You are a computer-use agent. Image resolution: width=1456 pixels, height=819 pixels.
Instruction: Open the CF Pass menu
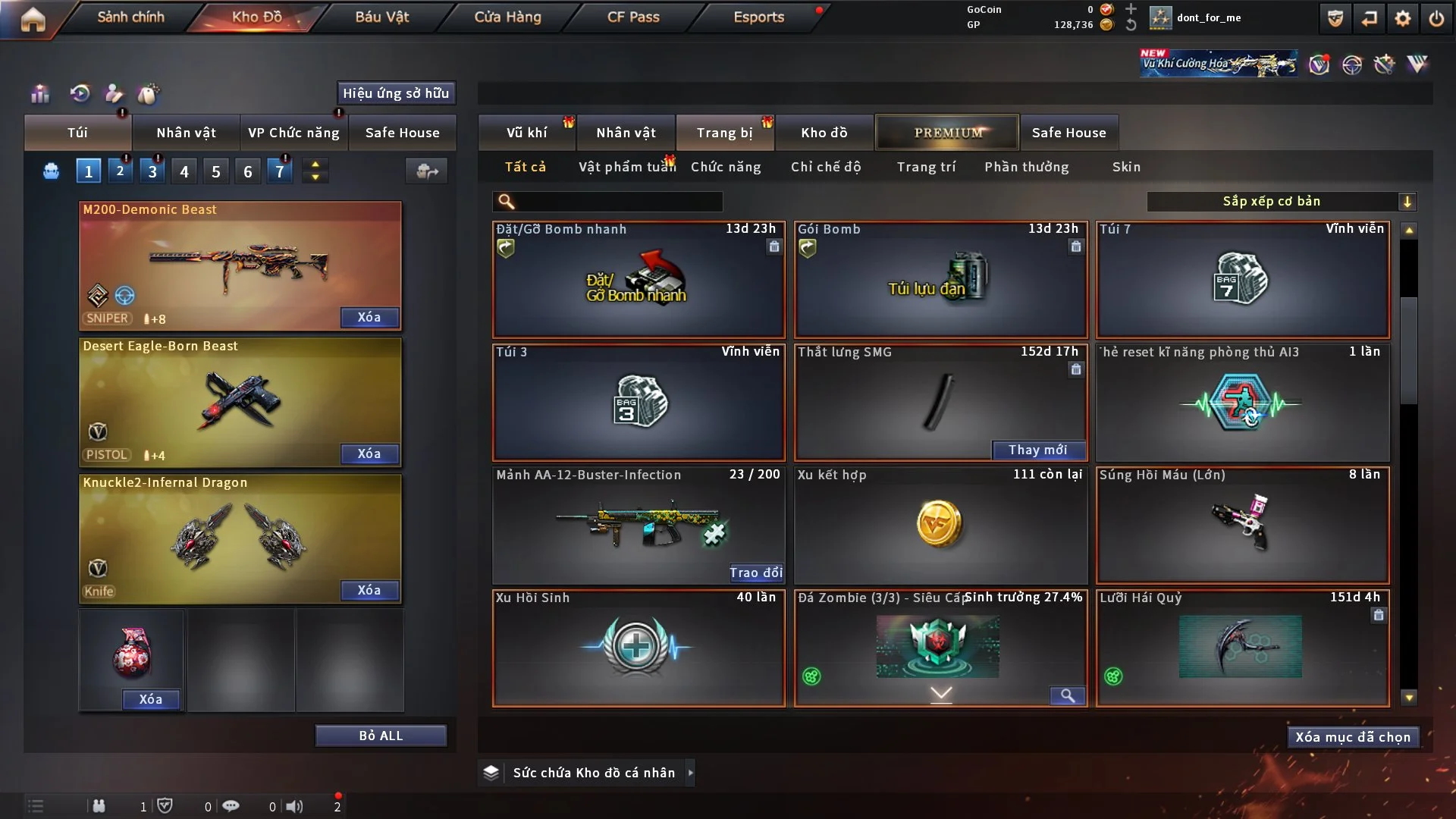(633, 17)
